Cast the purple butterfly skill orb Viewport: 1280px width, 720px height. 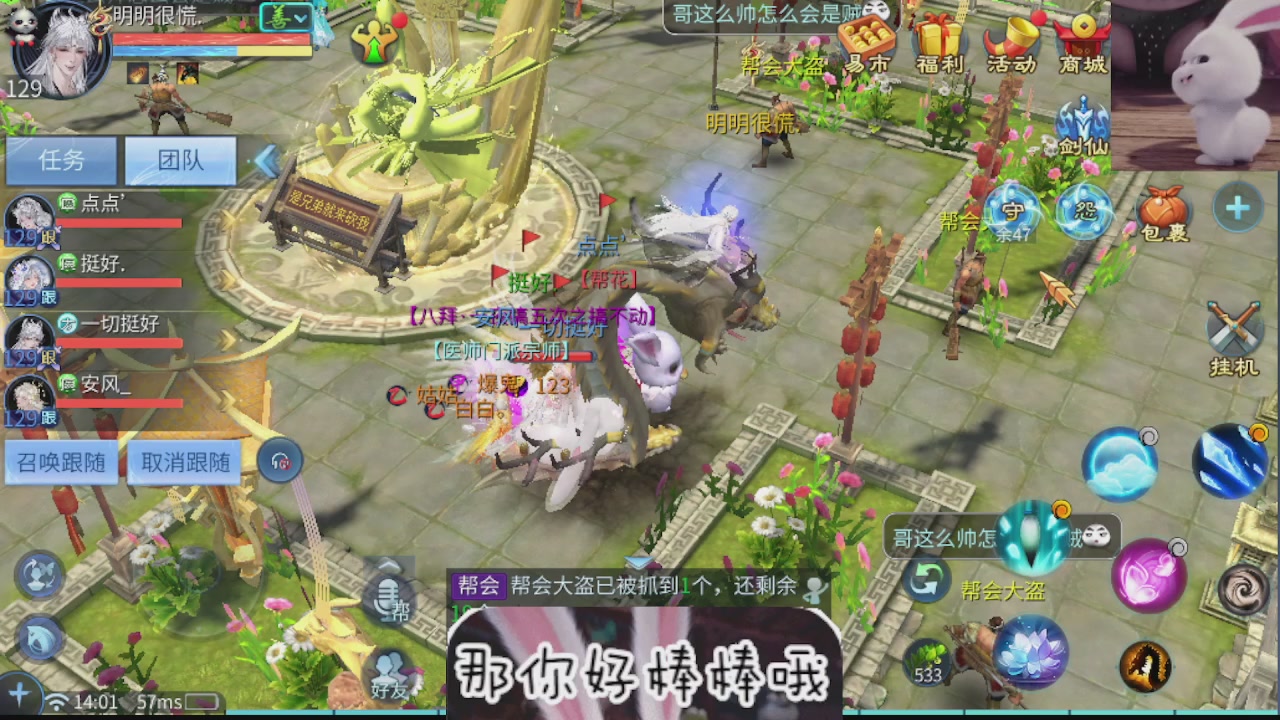(x=1148, y=578)
